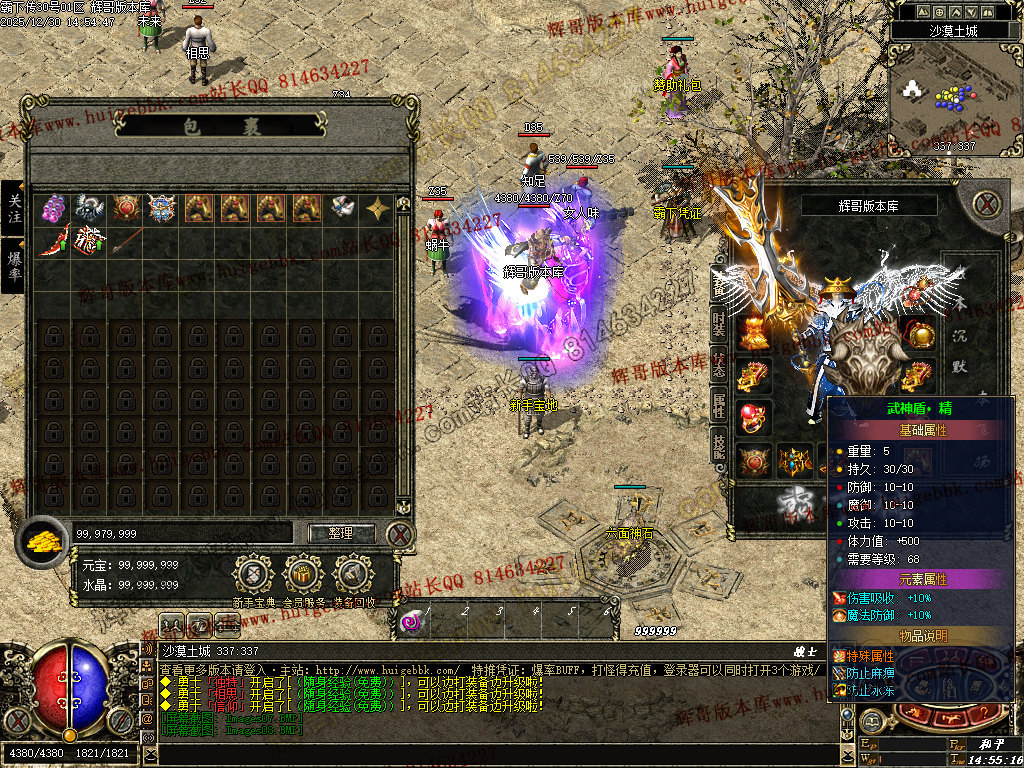Open 装备回收 equipment recycling
This screenshot has width=1024, height=768.
(x=354, y=575)
